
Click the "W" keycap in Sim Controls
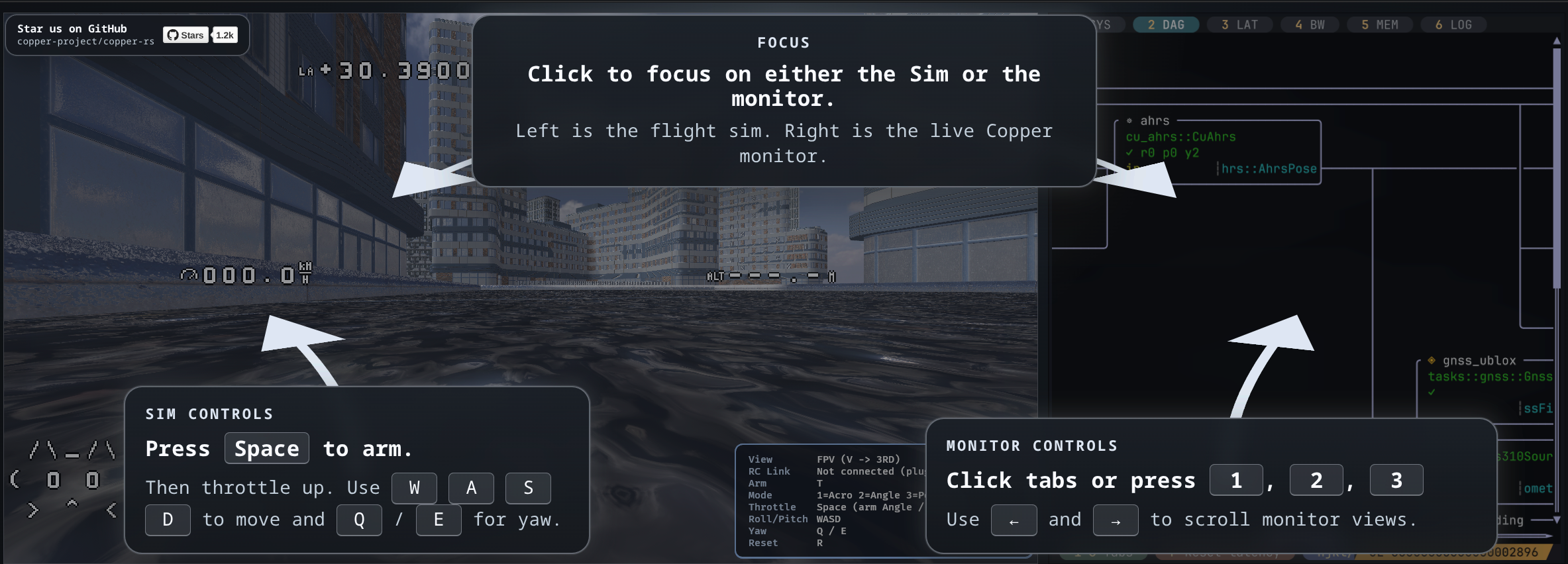pyautogui.click(x=414, y=488)
